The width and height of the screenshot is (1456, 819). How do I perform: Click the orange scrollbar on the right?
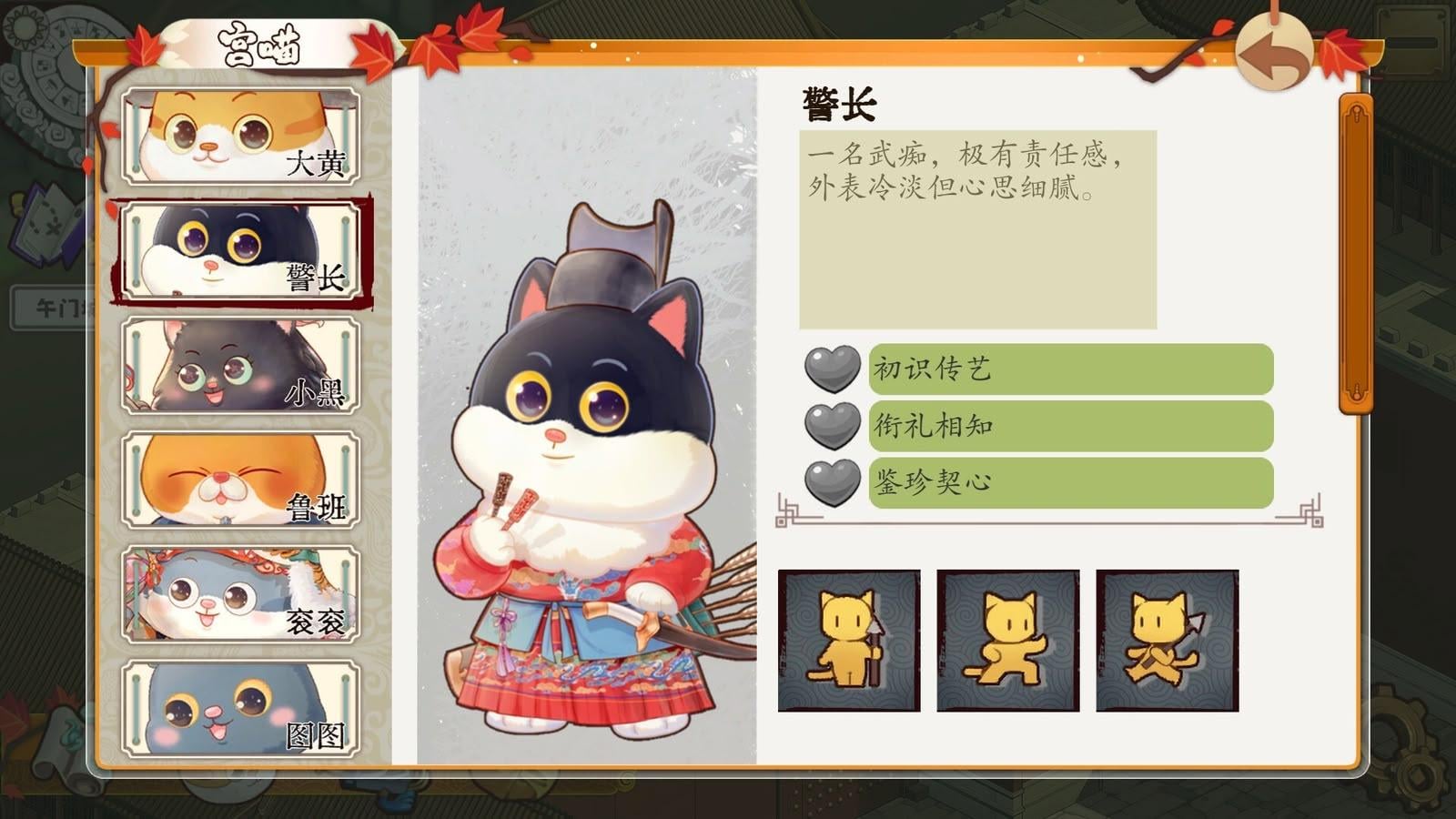[1356, 255]
